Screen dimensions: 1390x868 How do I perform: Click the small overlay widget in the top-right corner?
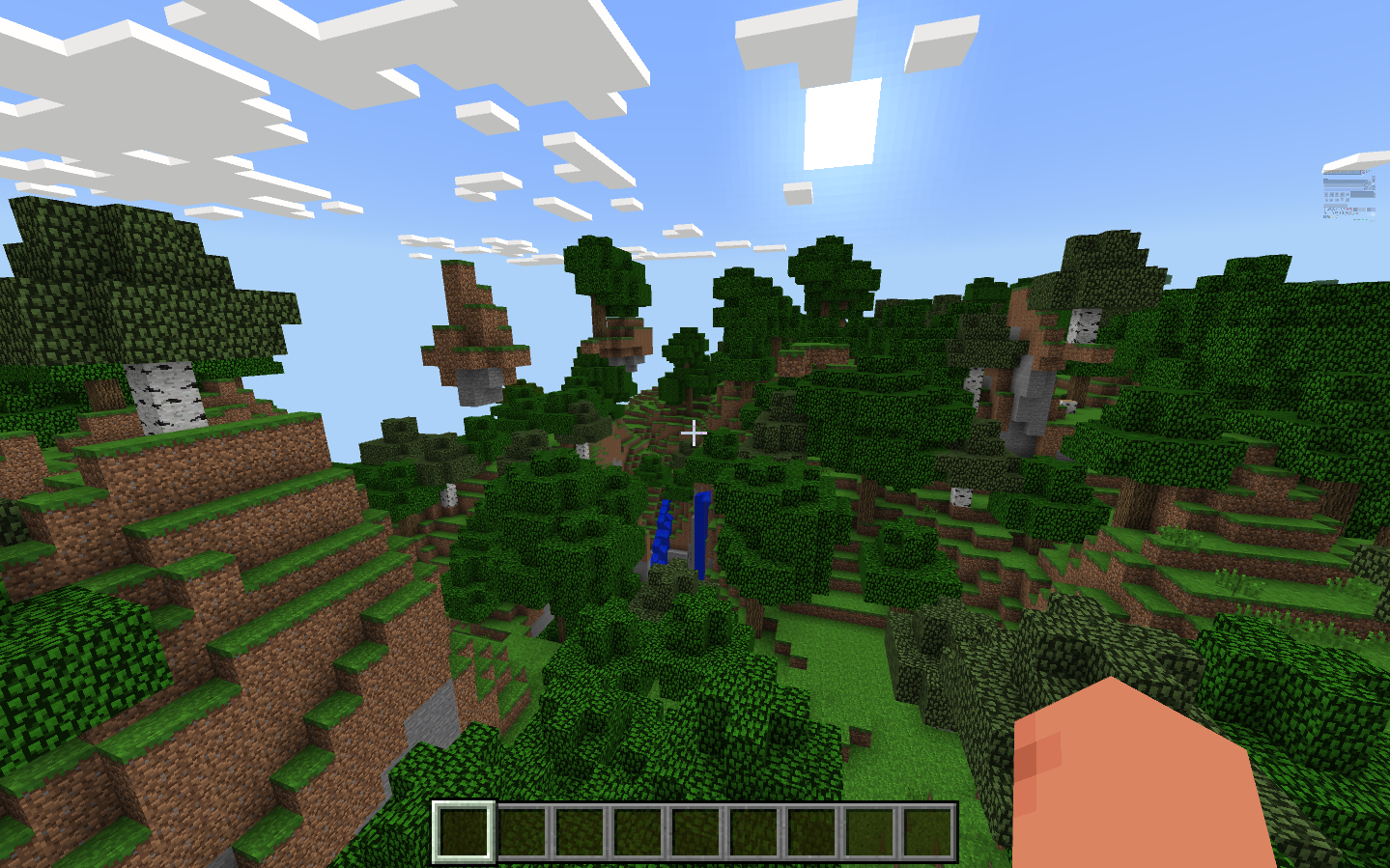[1350, 198]
